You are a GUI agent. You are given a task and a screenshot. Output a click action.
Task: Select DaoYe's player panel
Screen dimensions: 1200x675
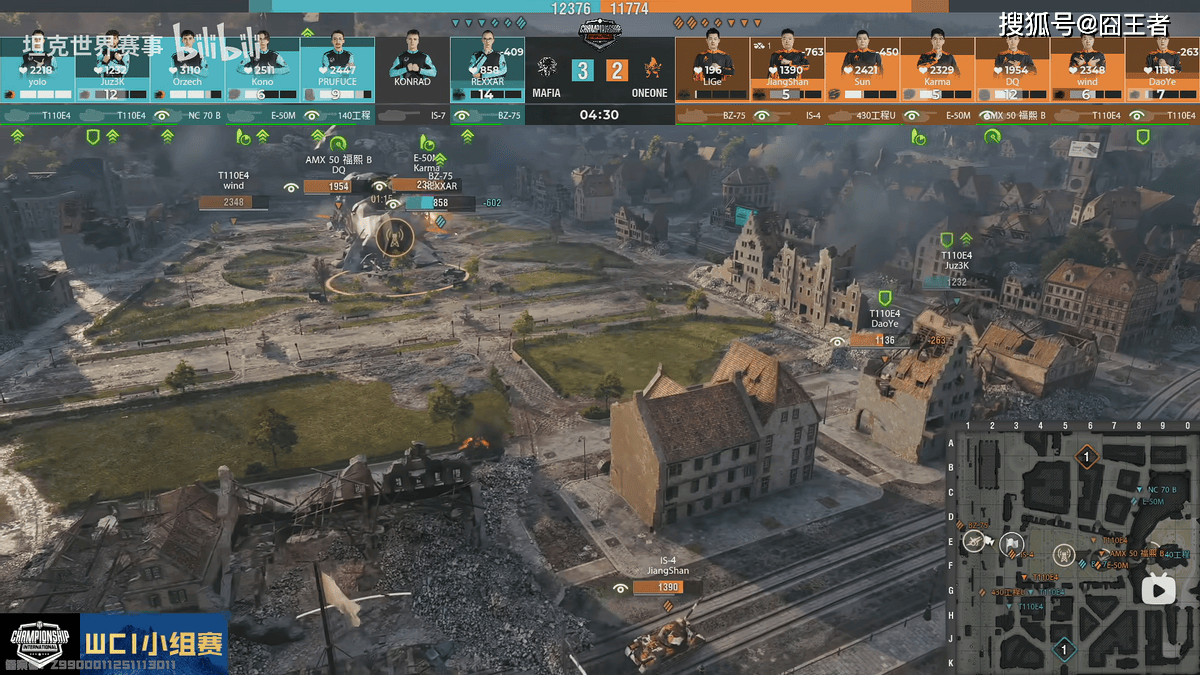(x=1162, y=70)
